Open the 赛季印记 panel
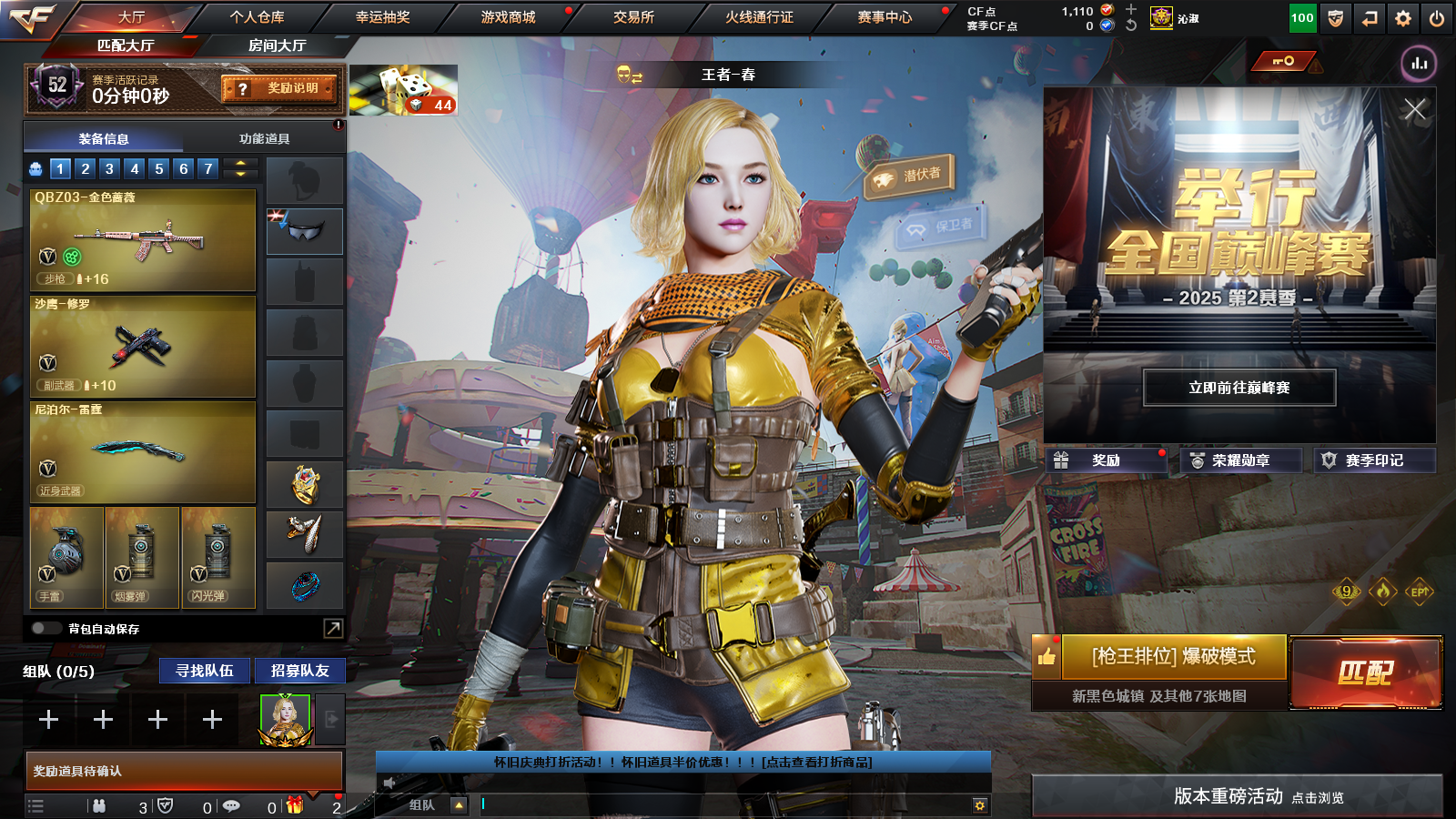Viewport: 1456px width, 819px height. point(1373,460)
